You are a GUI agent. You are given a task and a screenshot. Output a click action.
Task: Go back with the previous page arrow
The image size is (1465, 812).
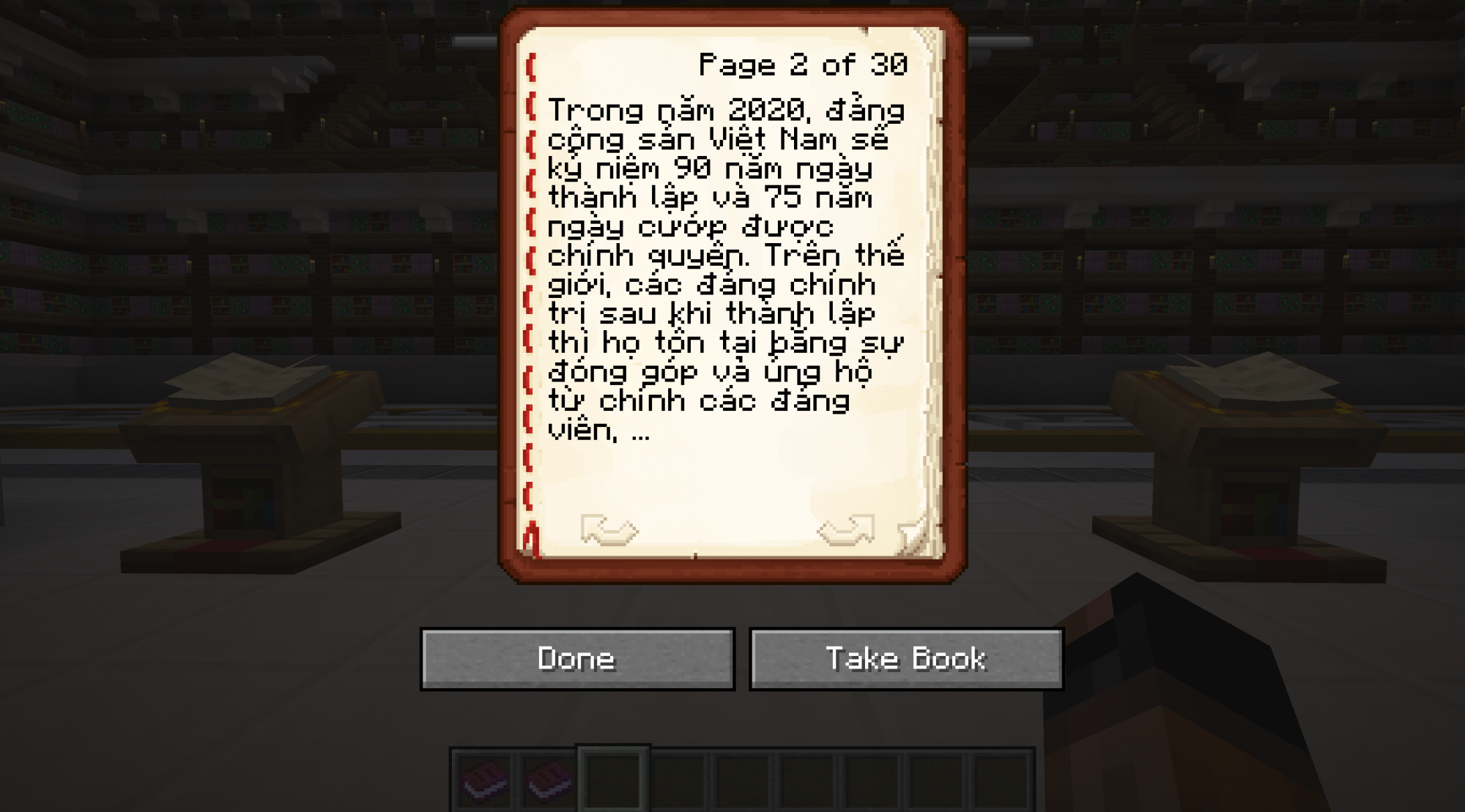pos(609,529)
